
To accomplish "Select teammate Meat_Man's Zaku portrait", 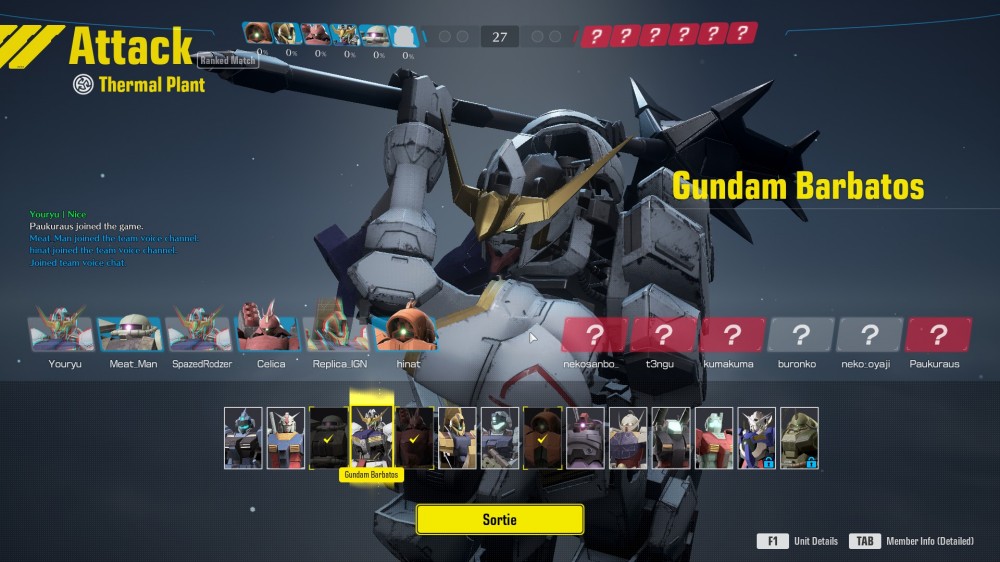I will coord(132,334).
